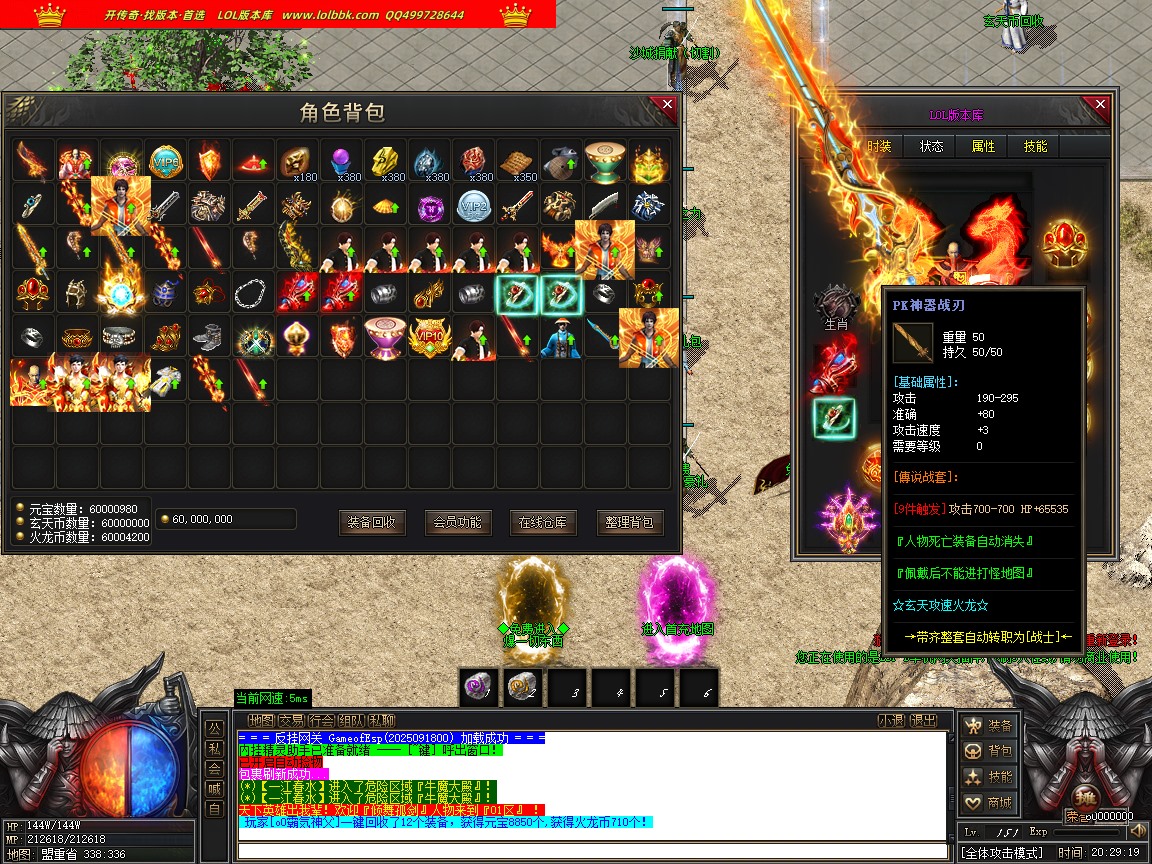Viewport: 1152px width, 864px height.
Task: Select the VIP6 badge in the bag
Action: point(165,161)
